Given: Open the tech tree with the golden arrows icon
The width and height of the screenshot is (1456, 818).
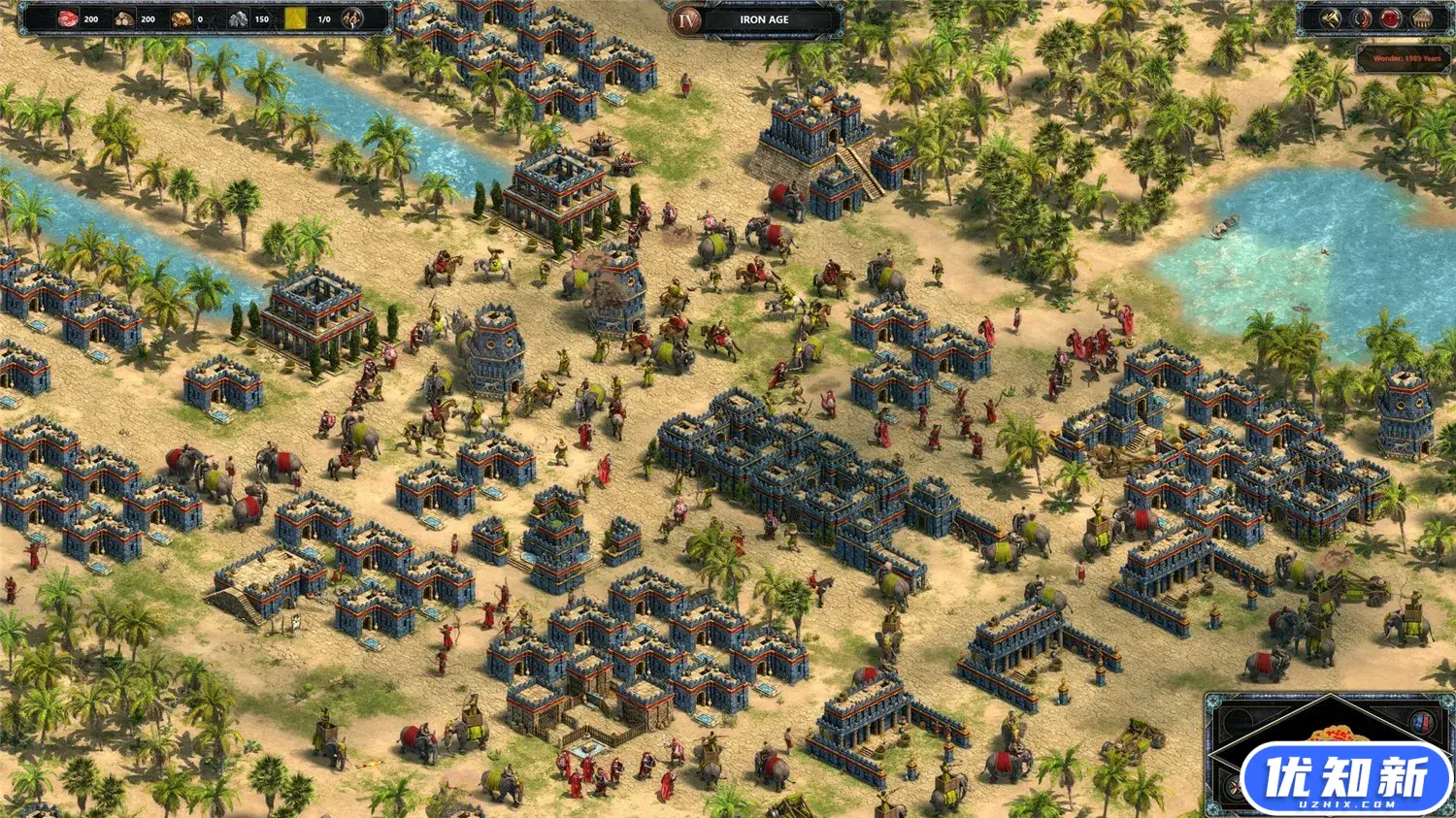Looking at the screenshot, I should point(1332,18).
